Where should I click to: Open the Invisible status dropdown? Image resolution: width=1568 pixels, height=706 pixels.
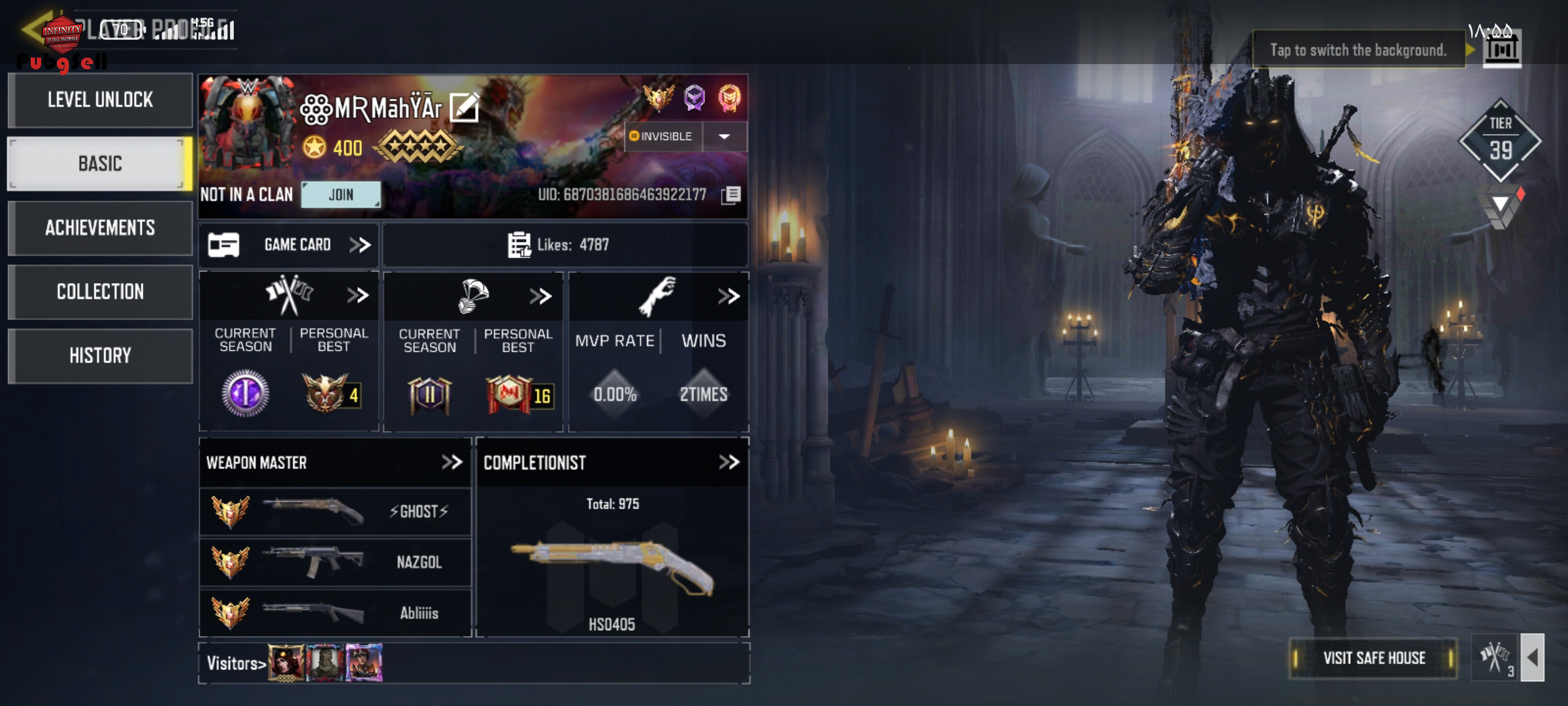(x=724, y=137)
